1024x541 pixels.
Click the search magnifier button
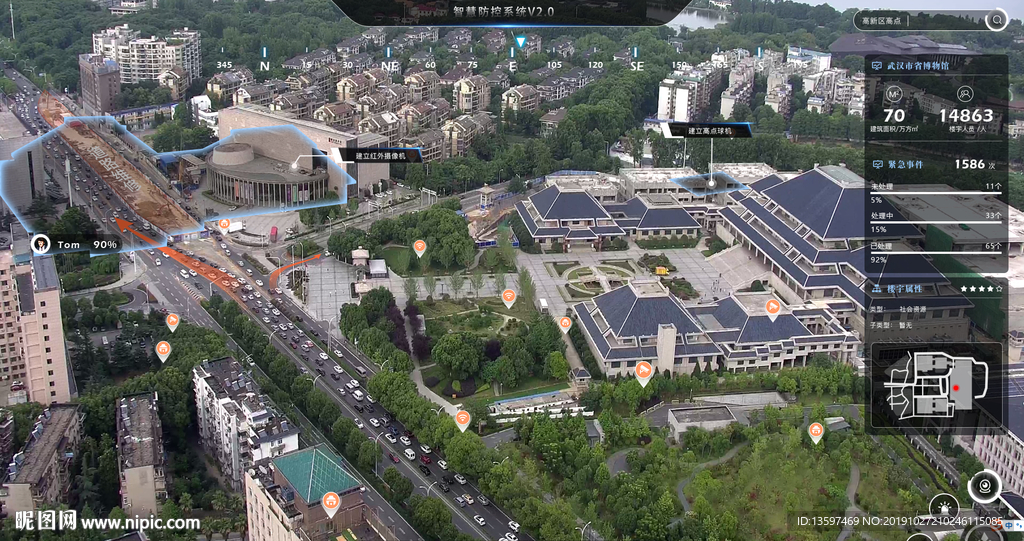995,20
